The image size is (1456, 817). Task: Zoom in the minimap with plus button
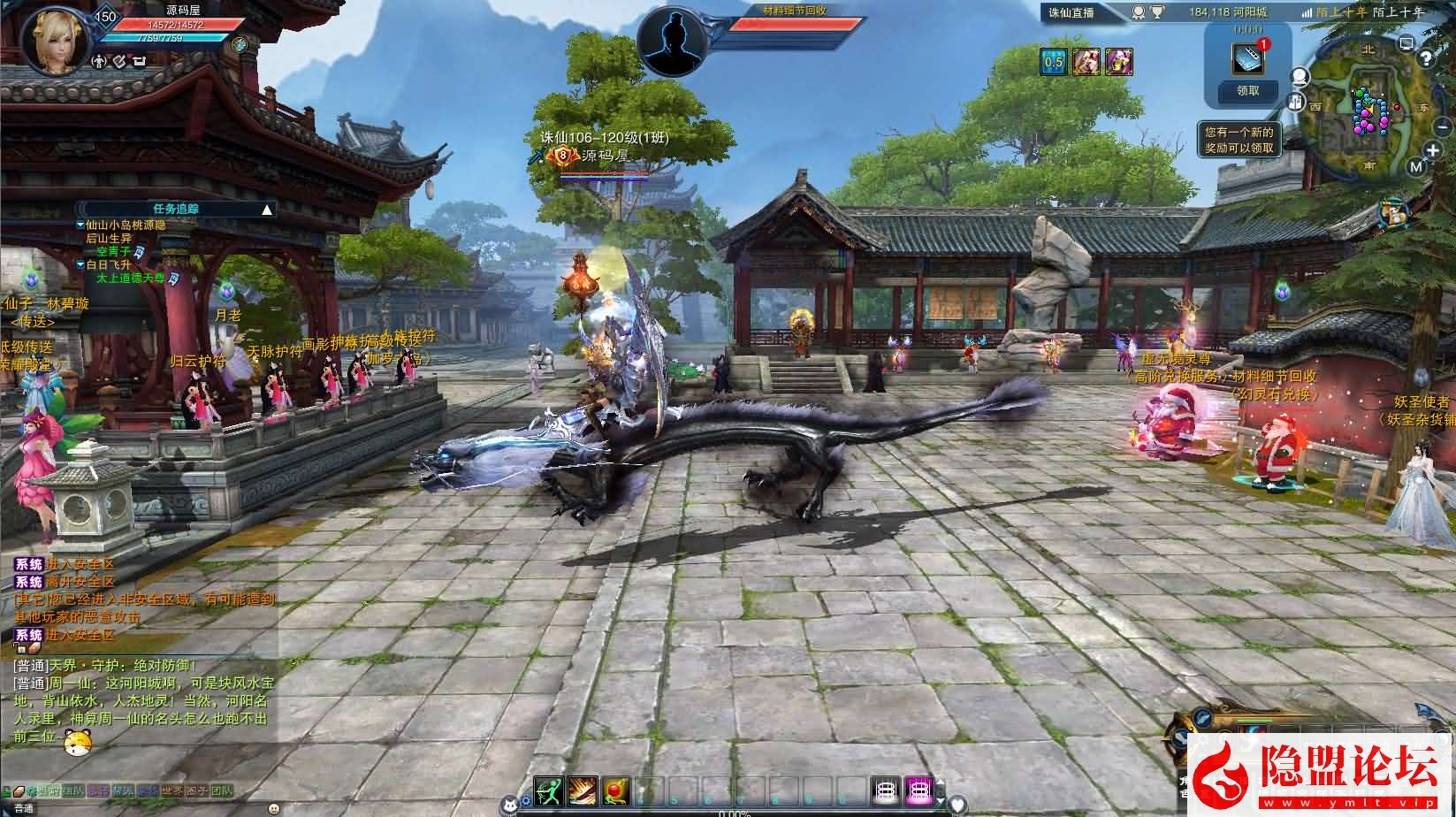1433,151
